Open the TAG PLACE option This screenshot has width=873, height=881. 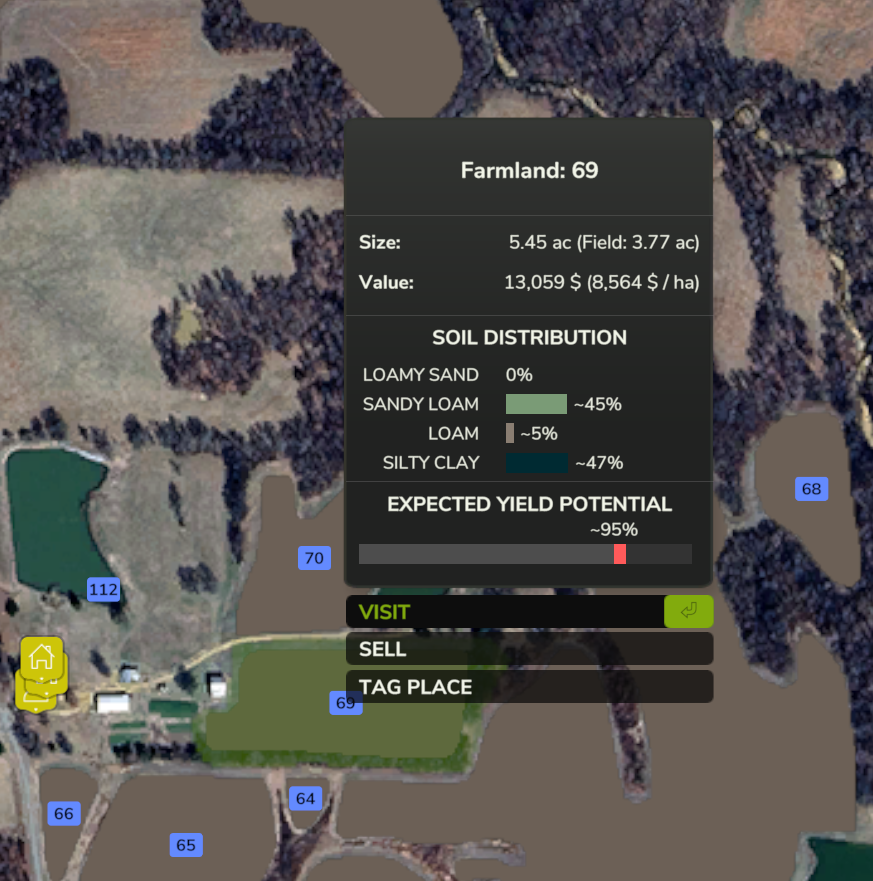tap(528, 687)
